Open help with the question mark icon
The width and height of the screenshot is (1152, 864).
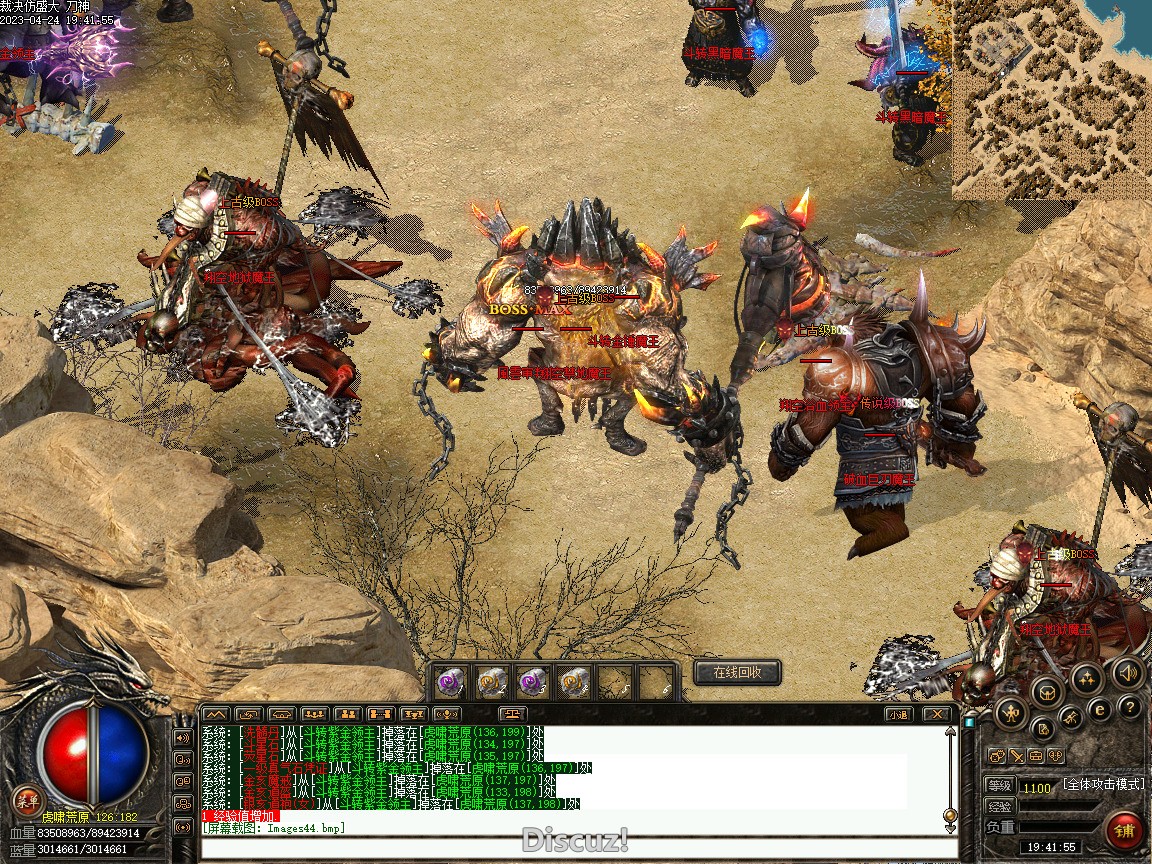click(x=1130, y=708)
